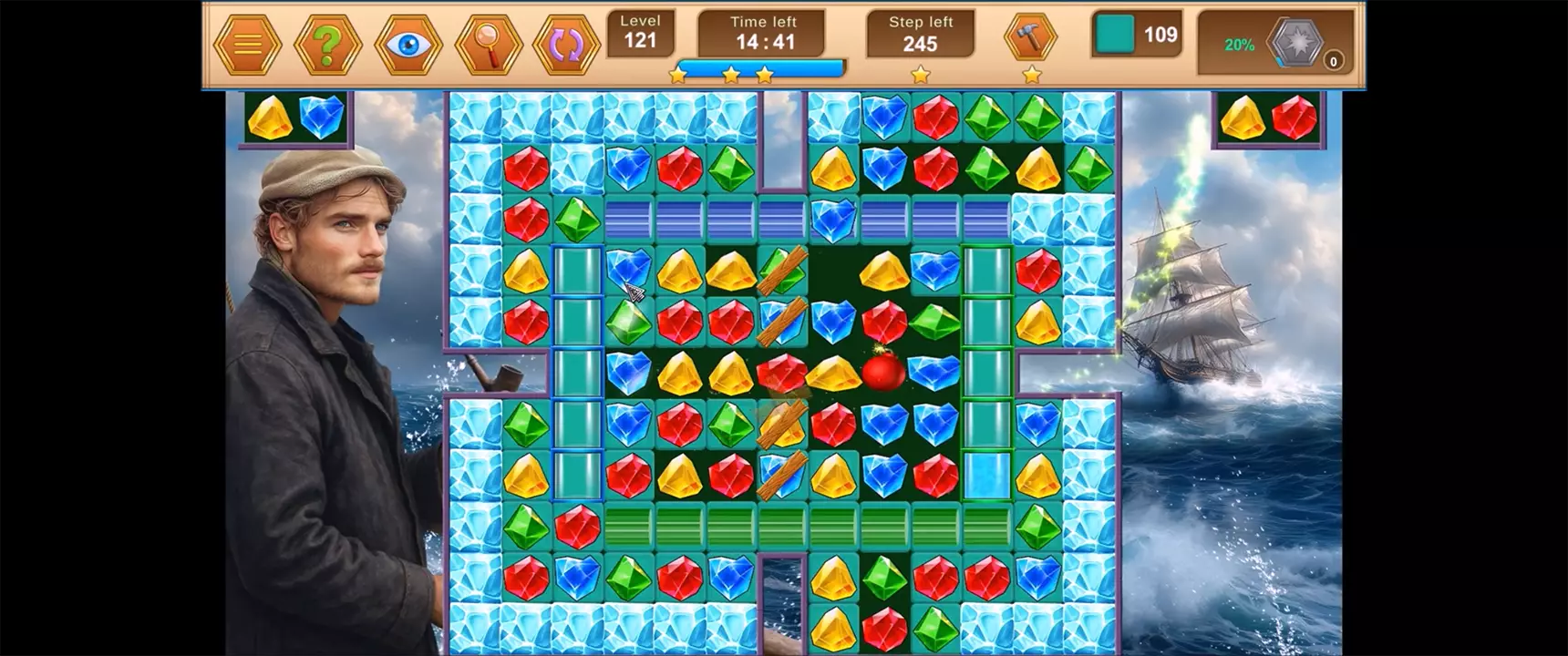Toggle the blue eye icon button

click(407, 45)
